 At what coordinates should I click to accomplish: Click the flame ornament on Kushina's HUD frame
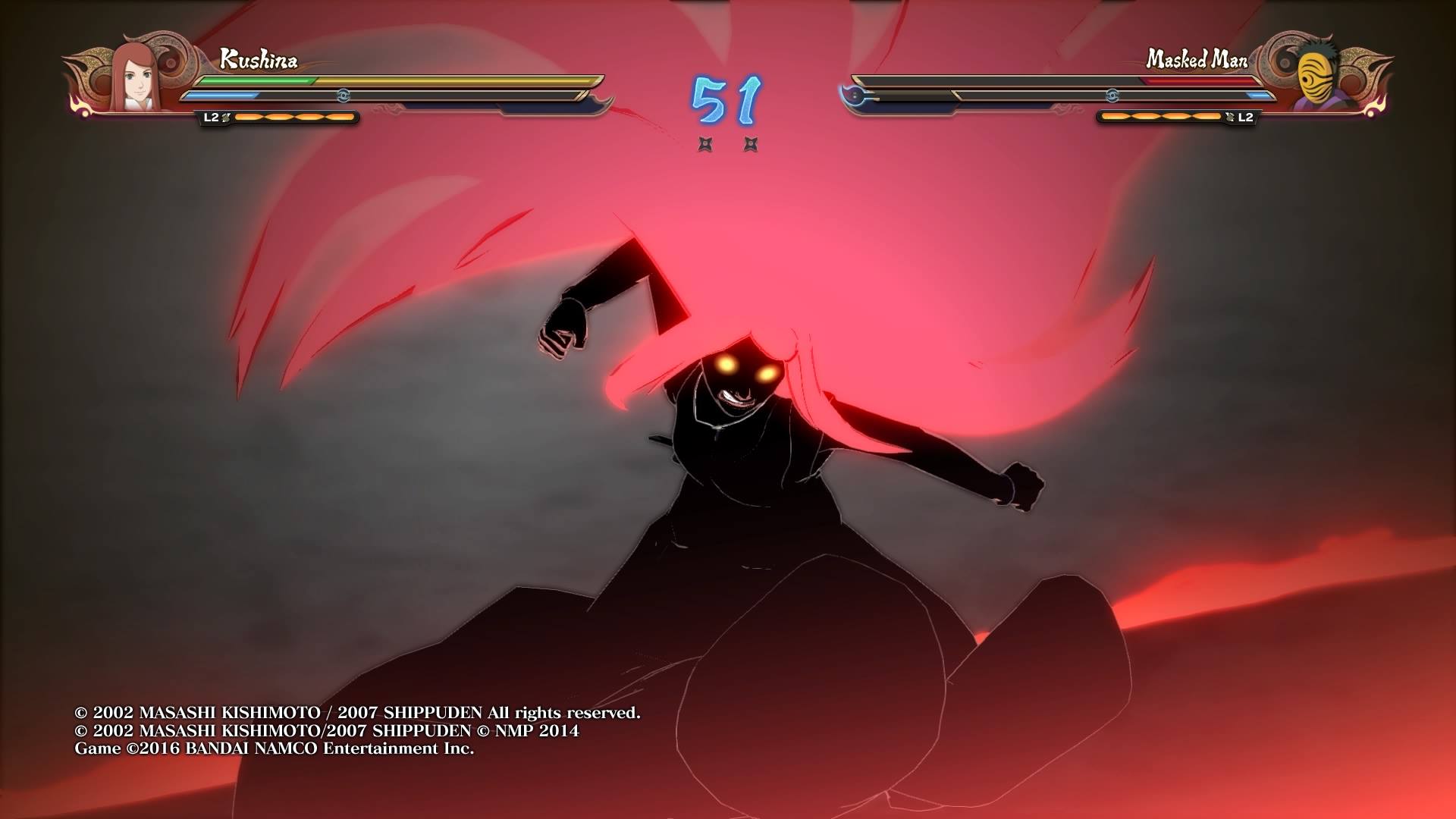[x=80, y=106]
